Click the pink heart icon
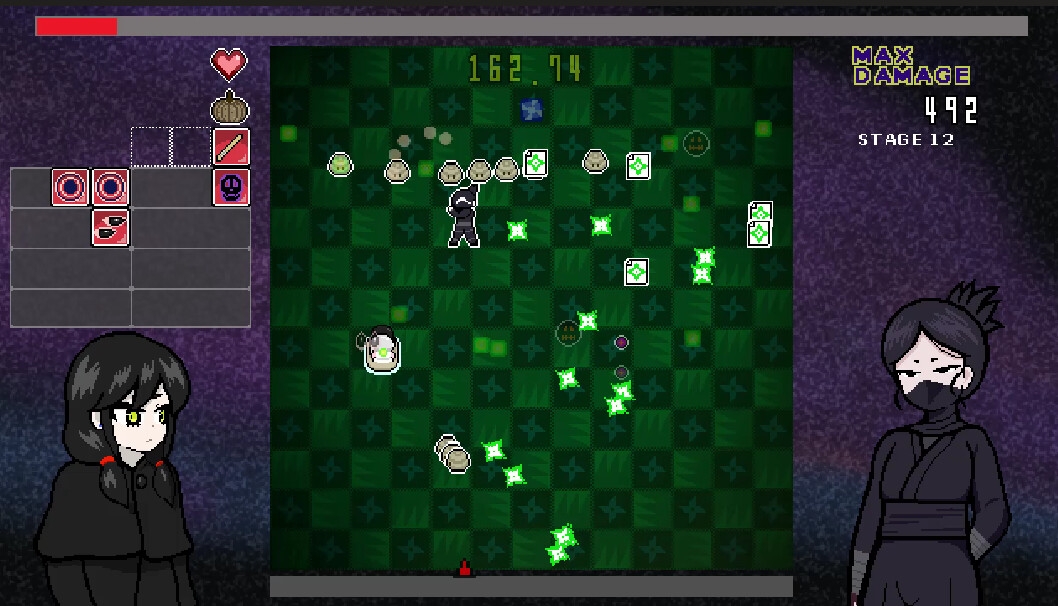Viewport: 1058px width, 606px height. pos(229,65)
